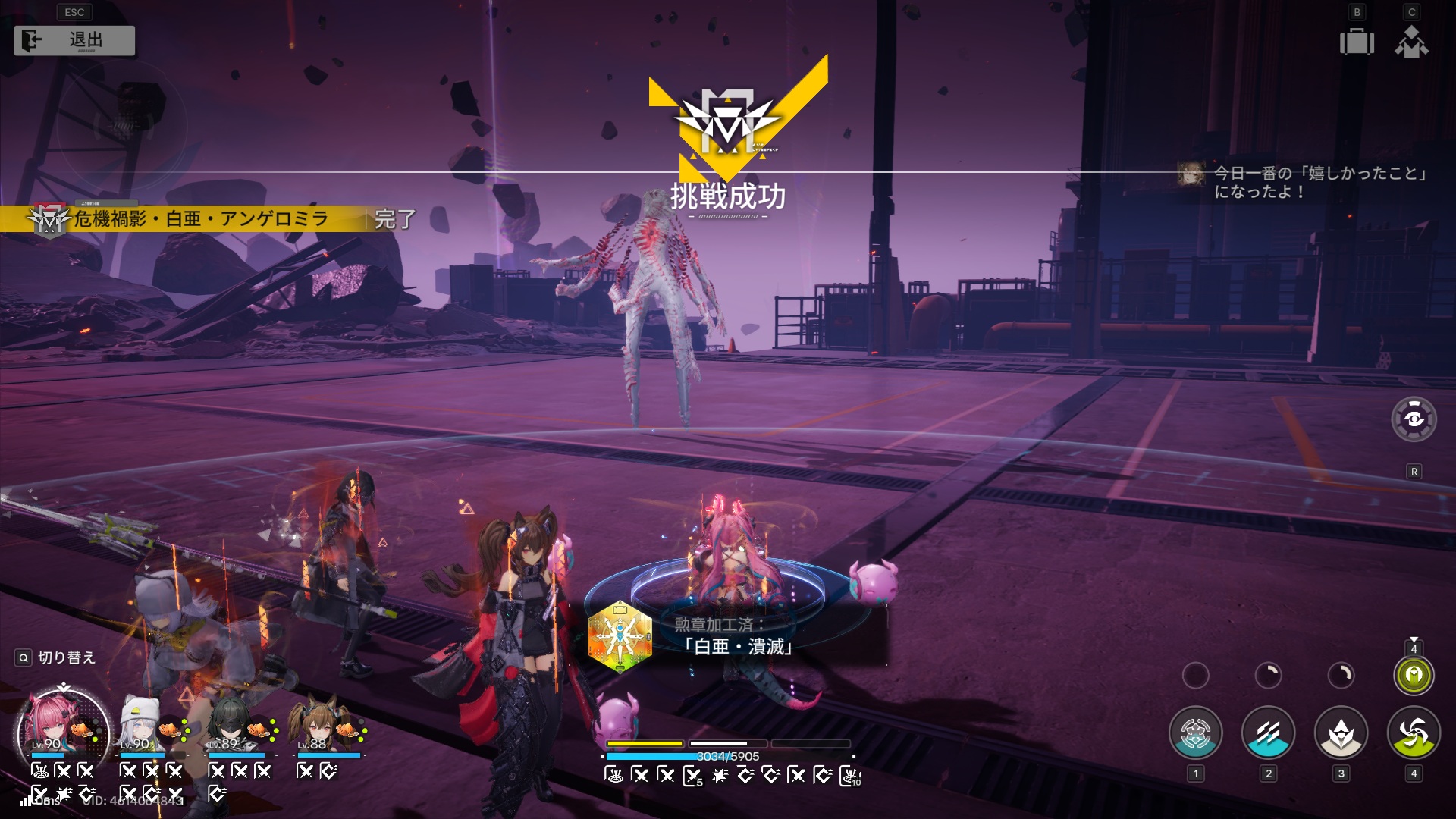The width and height of the screenshot is (1456, 819).
Task: Open the icon beside the backpack
Action: tap(1411, 42)
